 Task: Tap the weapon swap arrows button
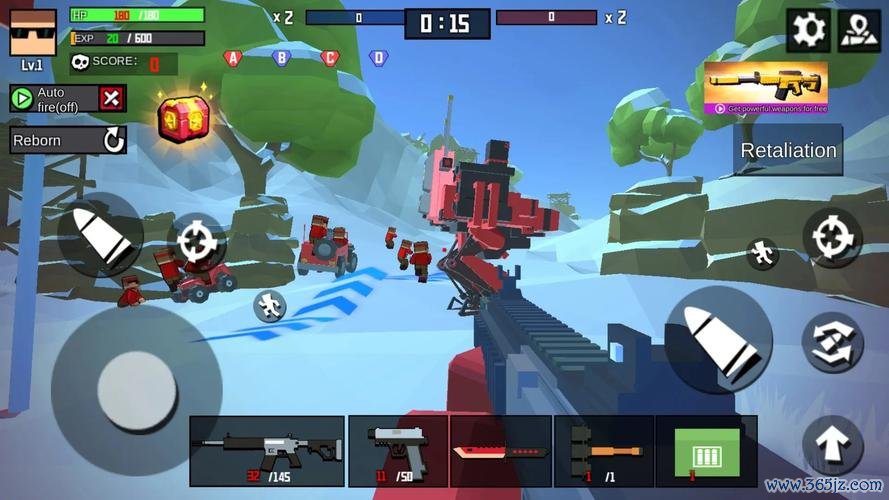pos(832,342)
